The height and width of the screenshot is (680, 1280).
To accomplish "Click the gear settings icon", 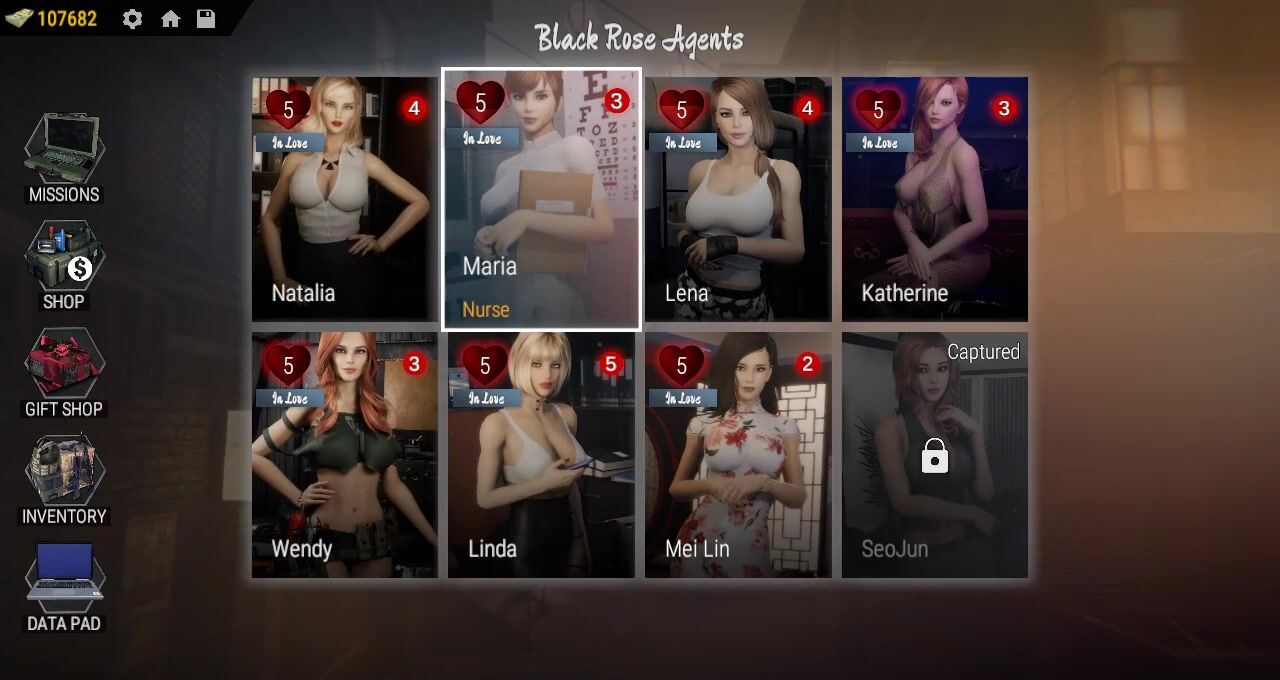I will 132,19.
